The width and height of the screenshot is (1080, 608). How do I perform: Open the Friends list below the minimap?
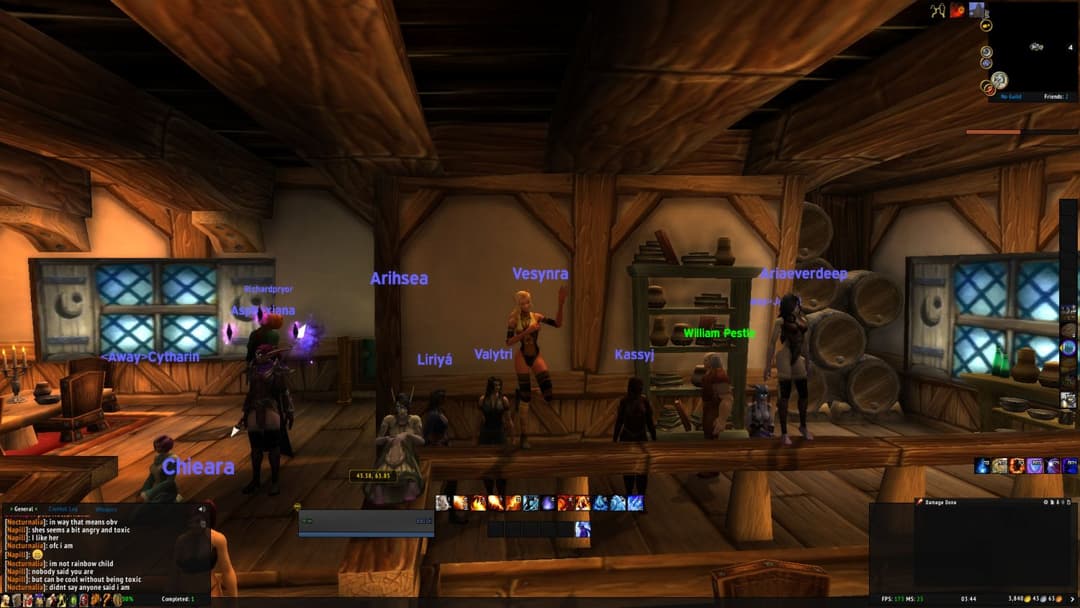pos(1054,97)
